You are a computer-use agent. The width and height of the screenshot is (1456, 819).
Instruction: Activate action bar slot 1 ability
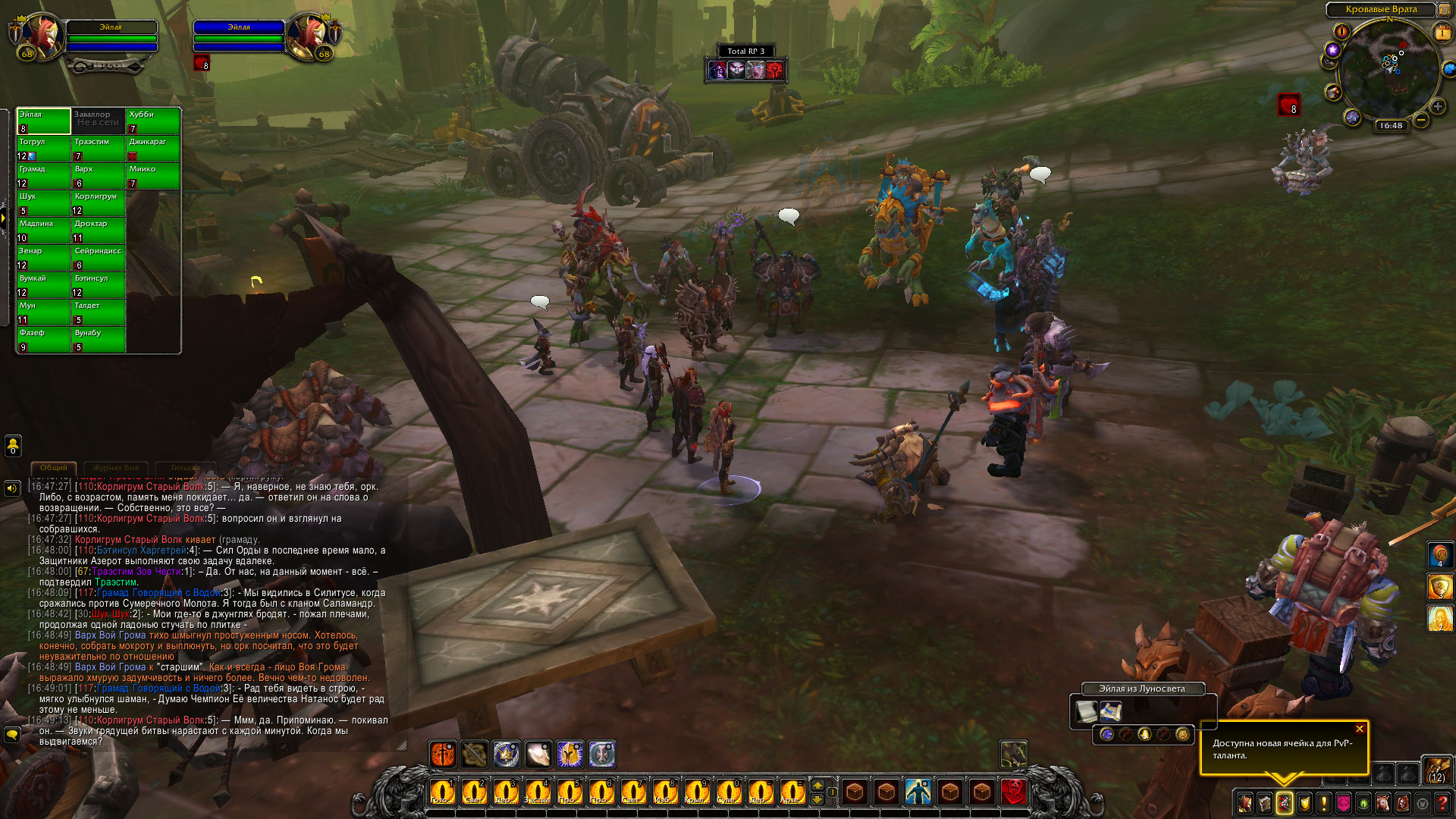[x=441, y=792]
